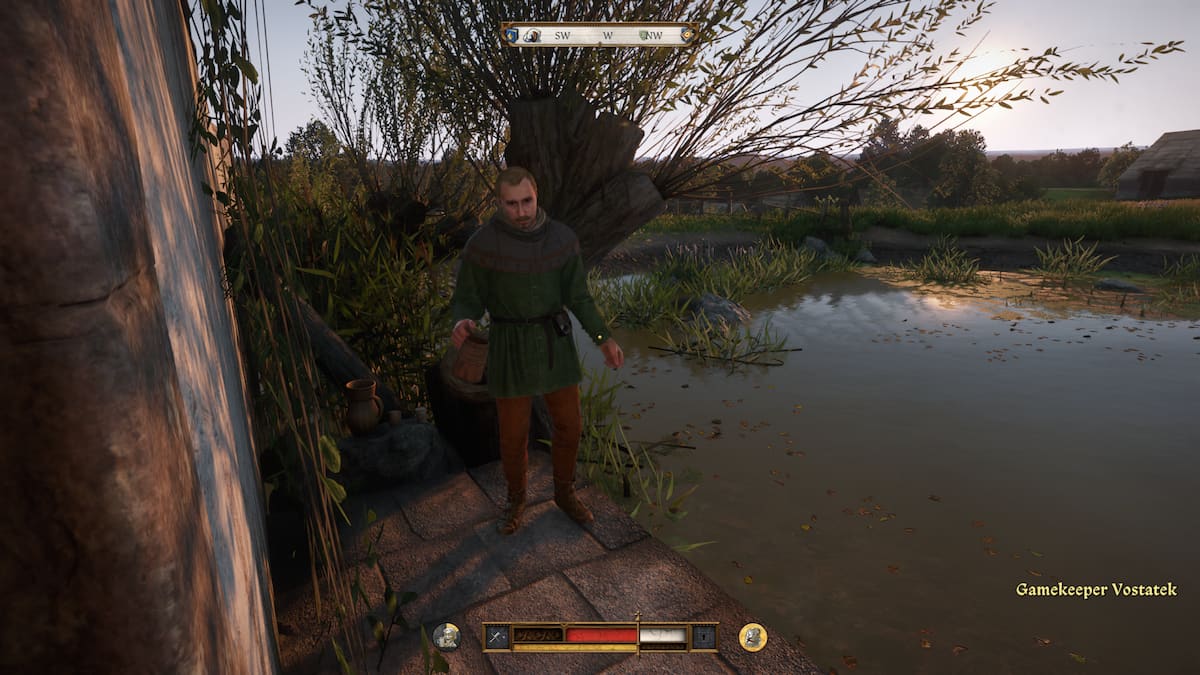Select the blue shield marker at compass left end
1200x675 pixels.
coord(513,35)
